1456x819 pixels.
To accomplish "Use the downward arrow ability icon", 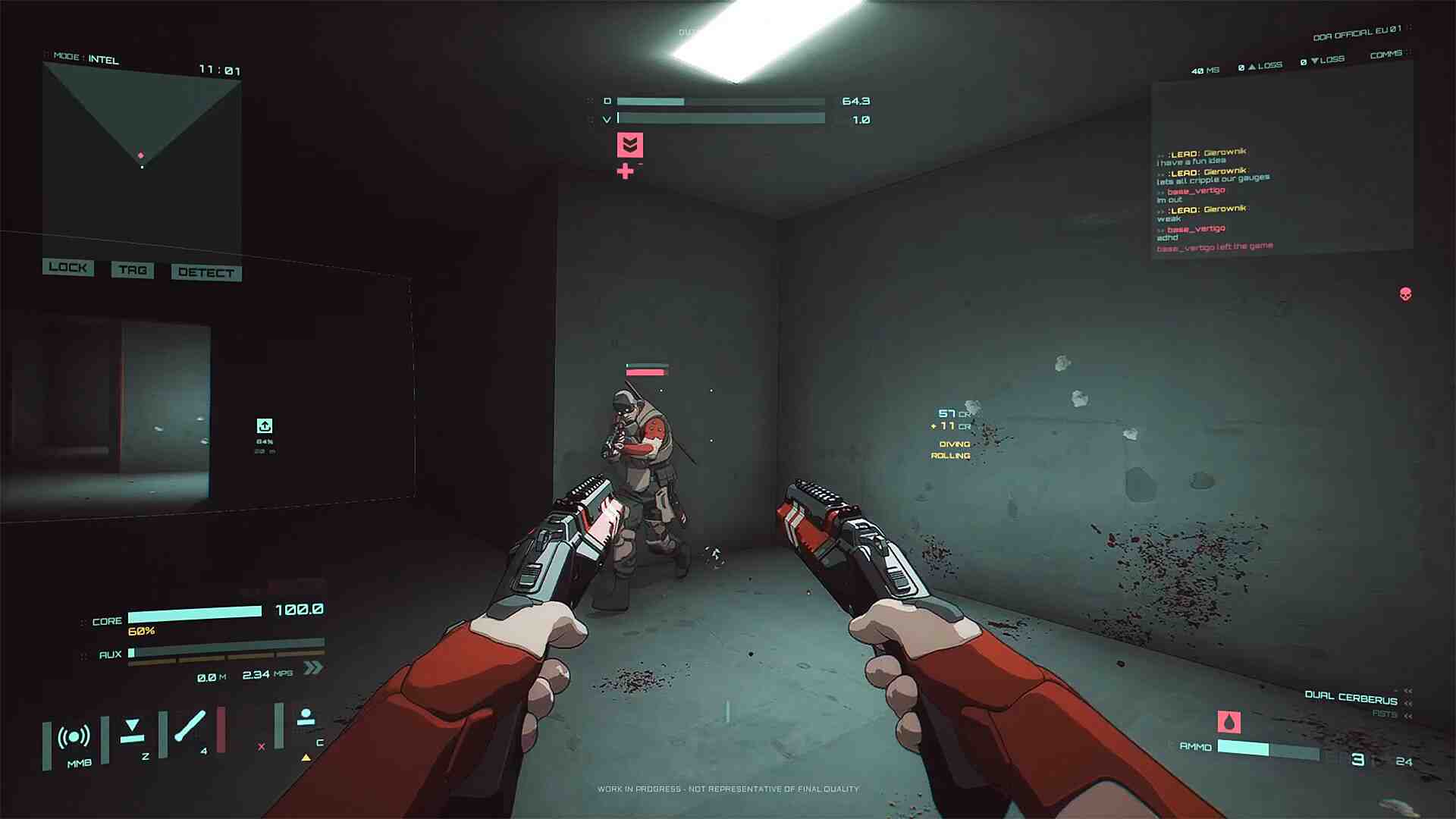I will [133, 729].
